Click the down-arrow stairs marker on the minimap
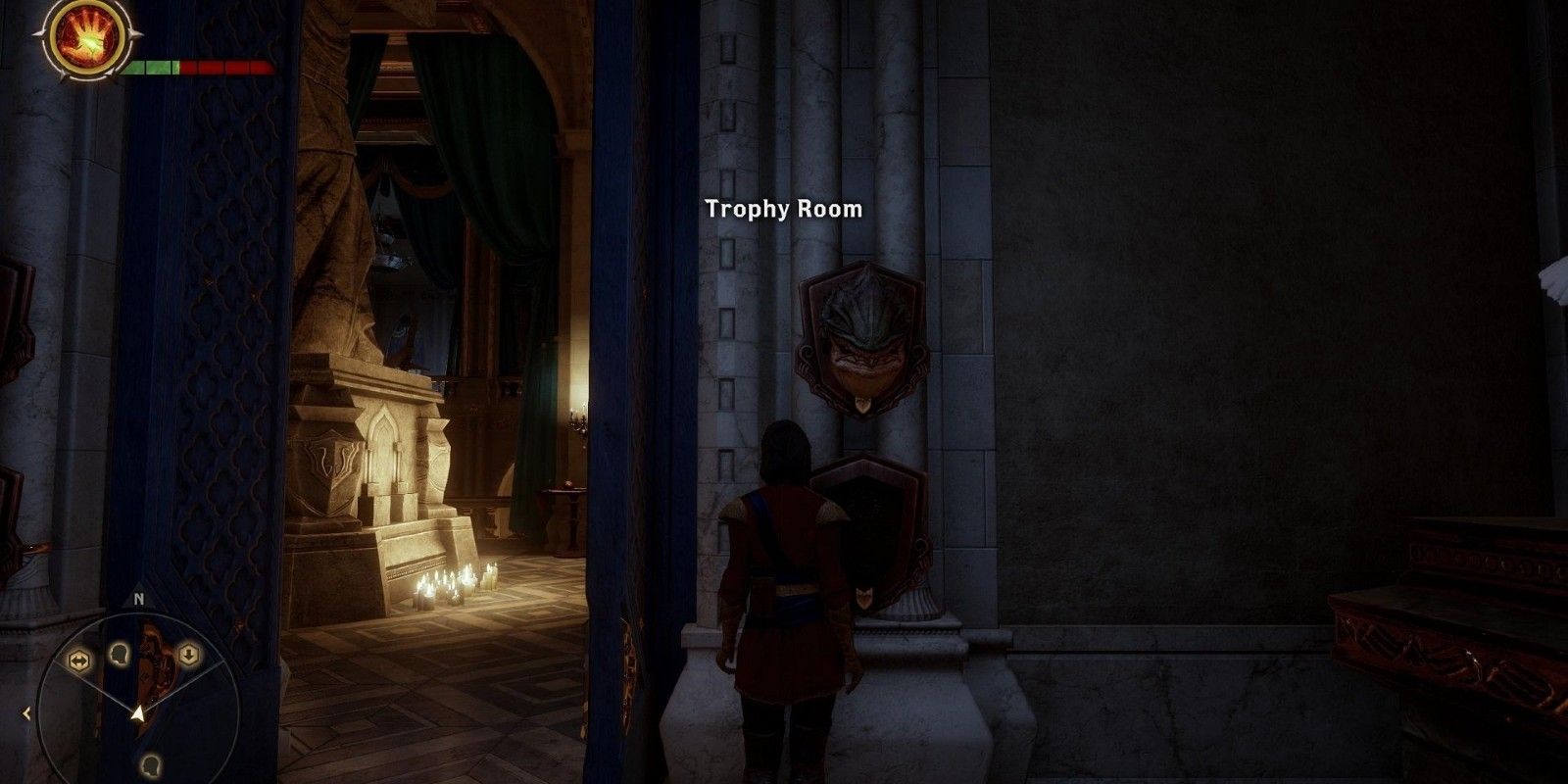Screen dimensions: 1568x784 (188, 654)
